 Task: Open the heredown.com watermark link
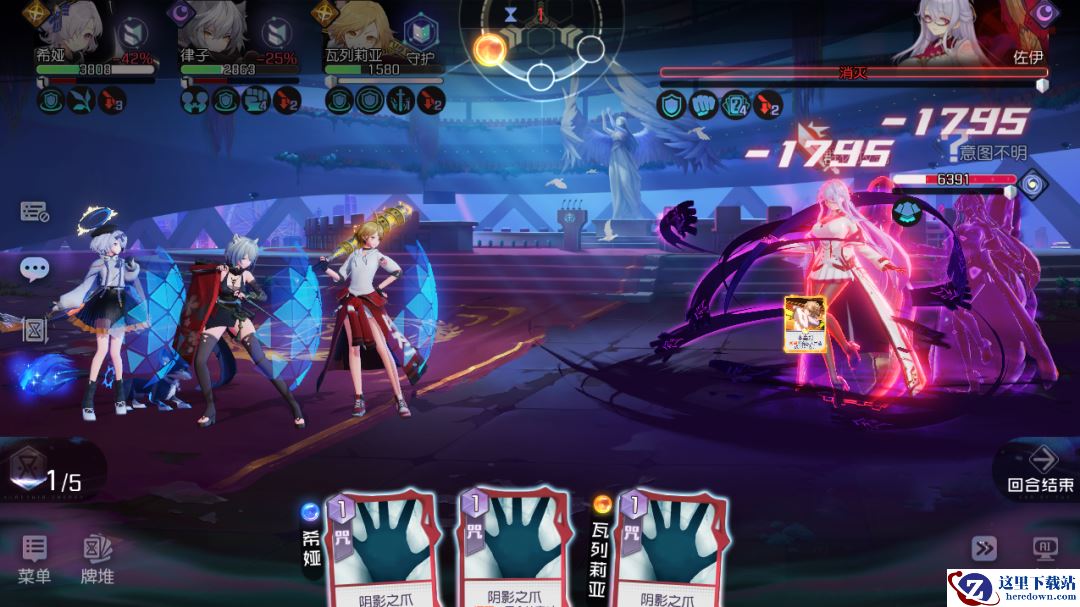(1011, 586)
